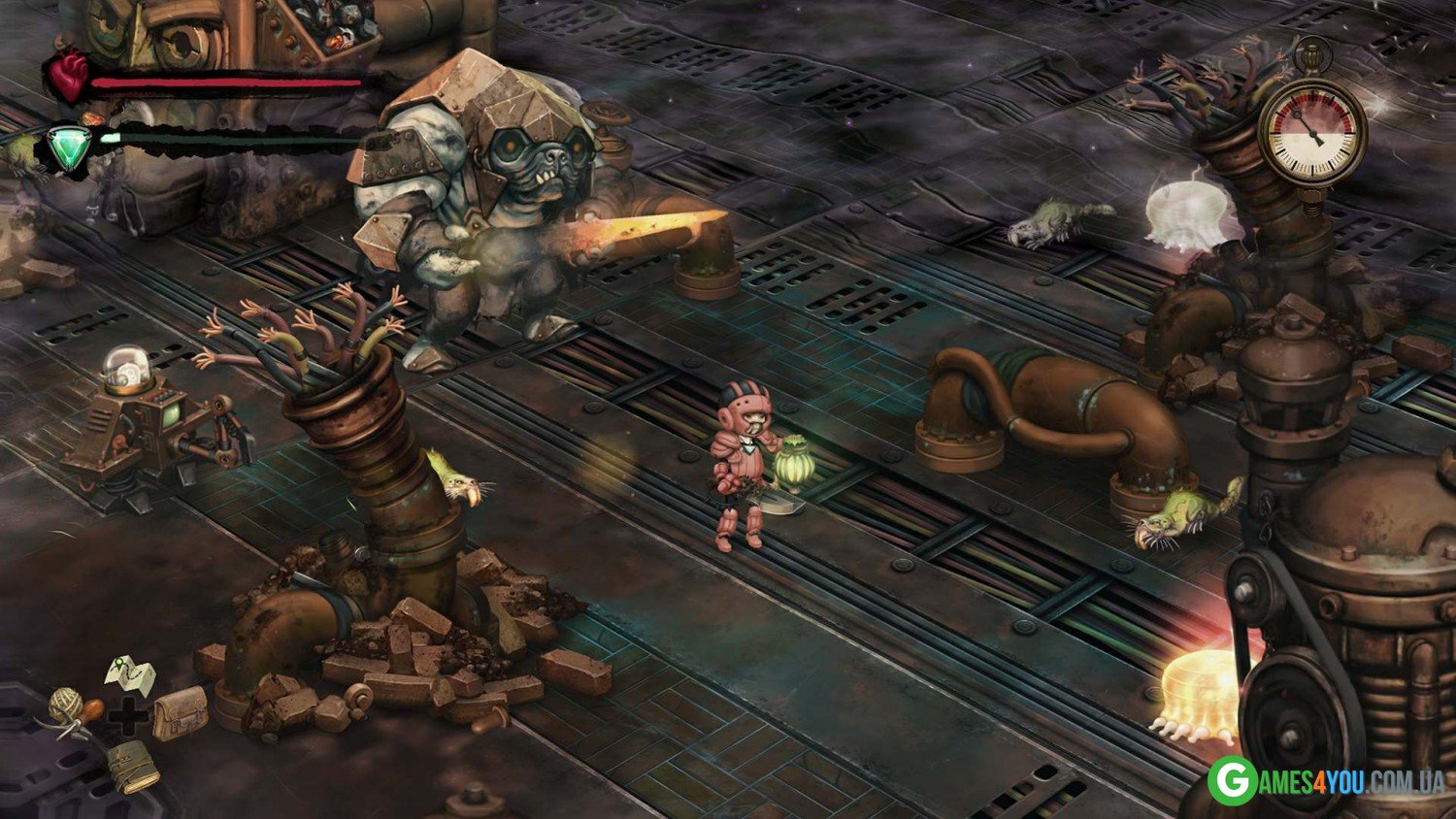This screenshot has height=819, width=1456.
Task: Select the yarn ball and awl
Action: [x=75, y=709]
